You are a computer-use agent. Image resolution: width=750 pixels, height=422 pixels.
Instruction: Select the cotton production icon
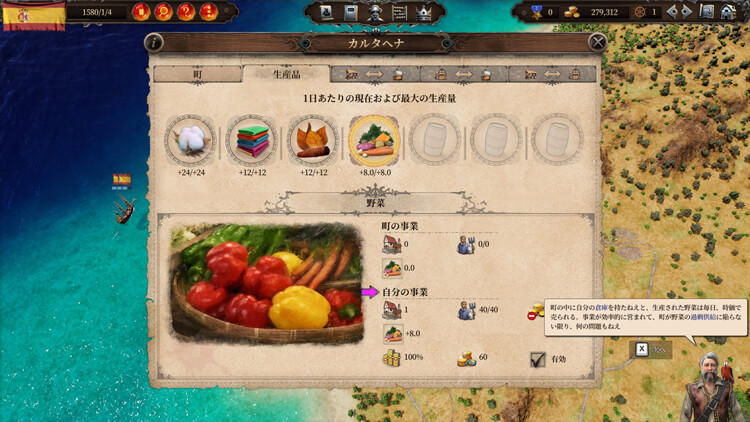point(190,140)
